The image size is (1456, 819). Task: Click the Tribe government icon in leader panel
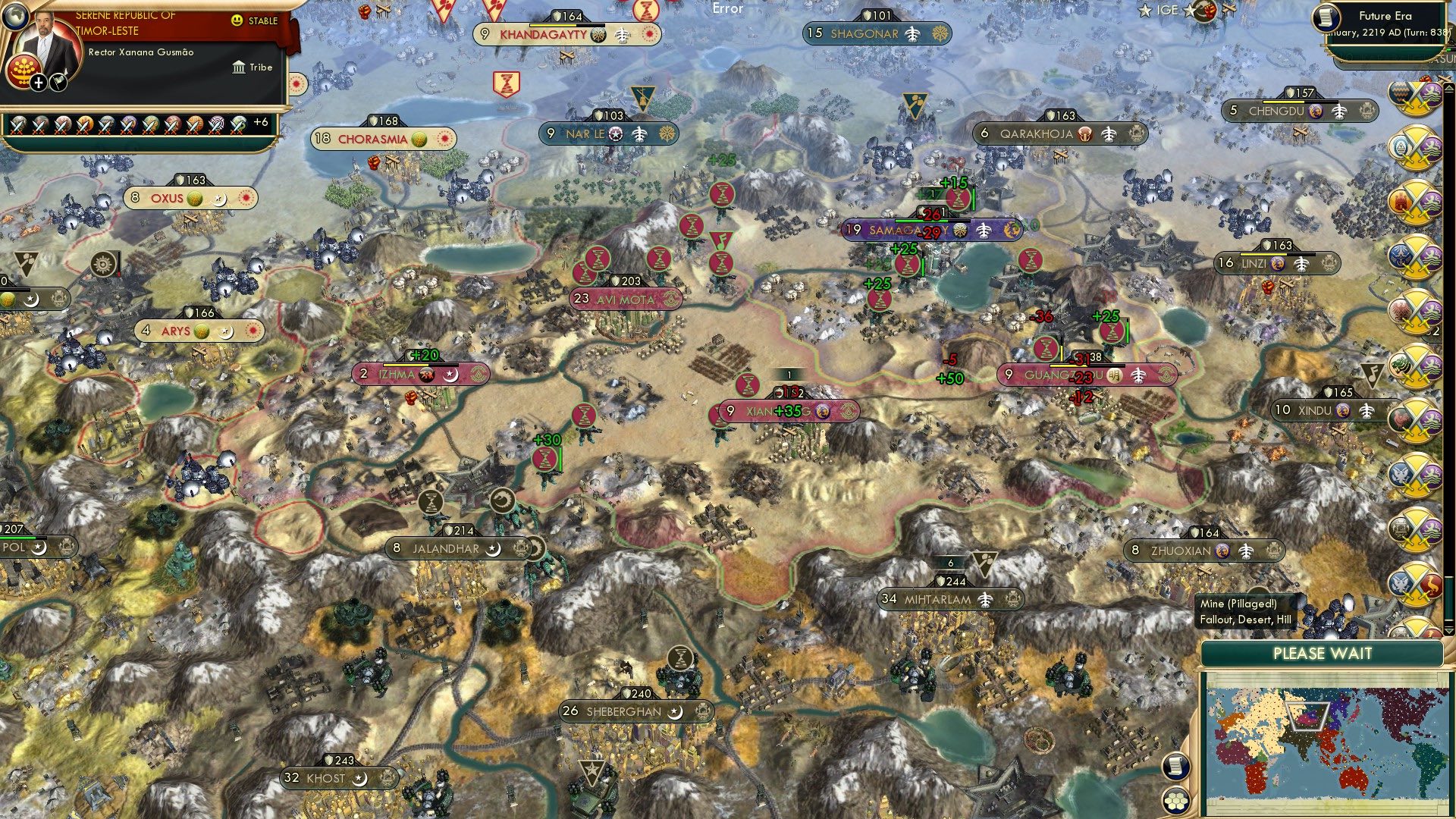[239, 67]
